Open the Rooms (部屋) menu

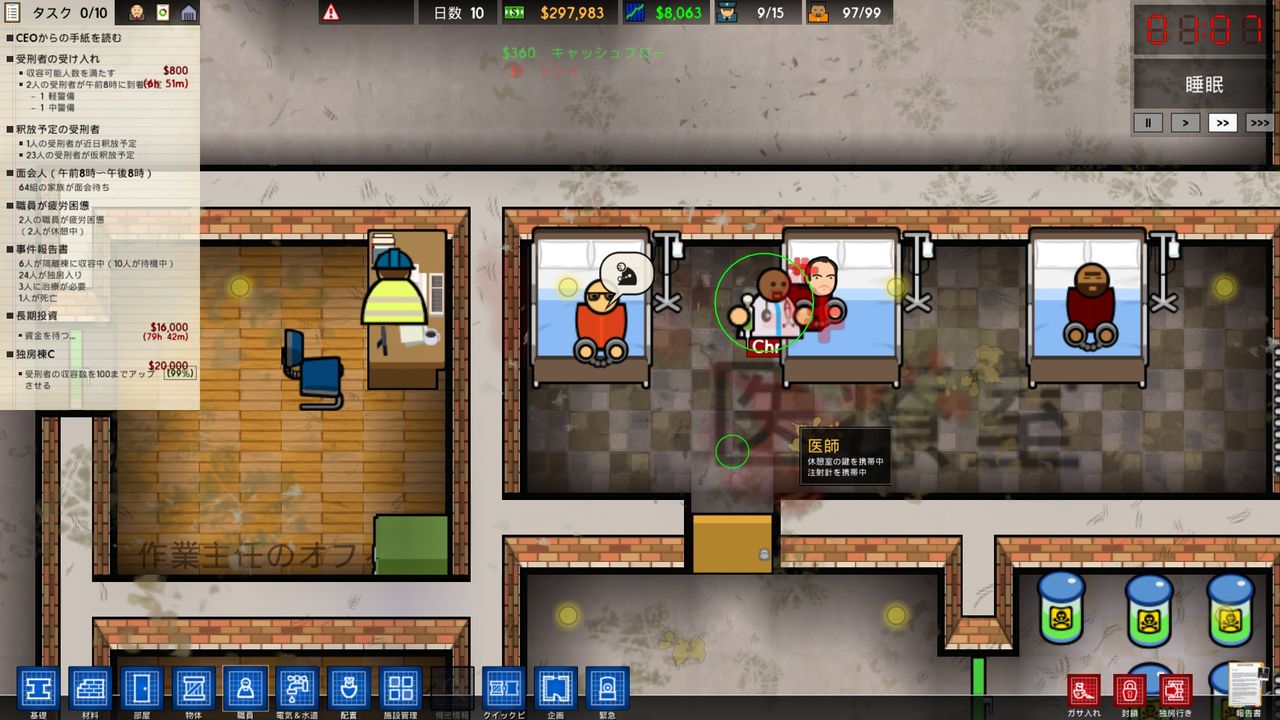point(140,688)
